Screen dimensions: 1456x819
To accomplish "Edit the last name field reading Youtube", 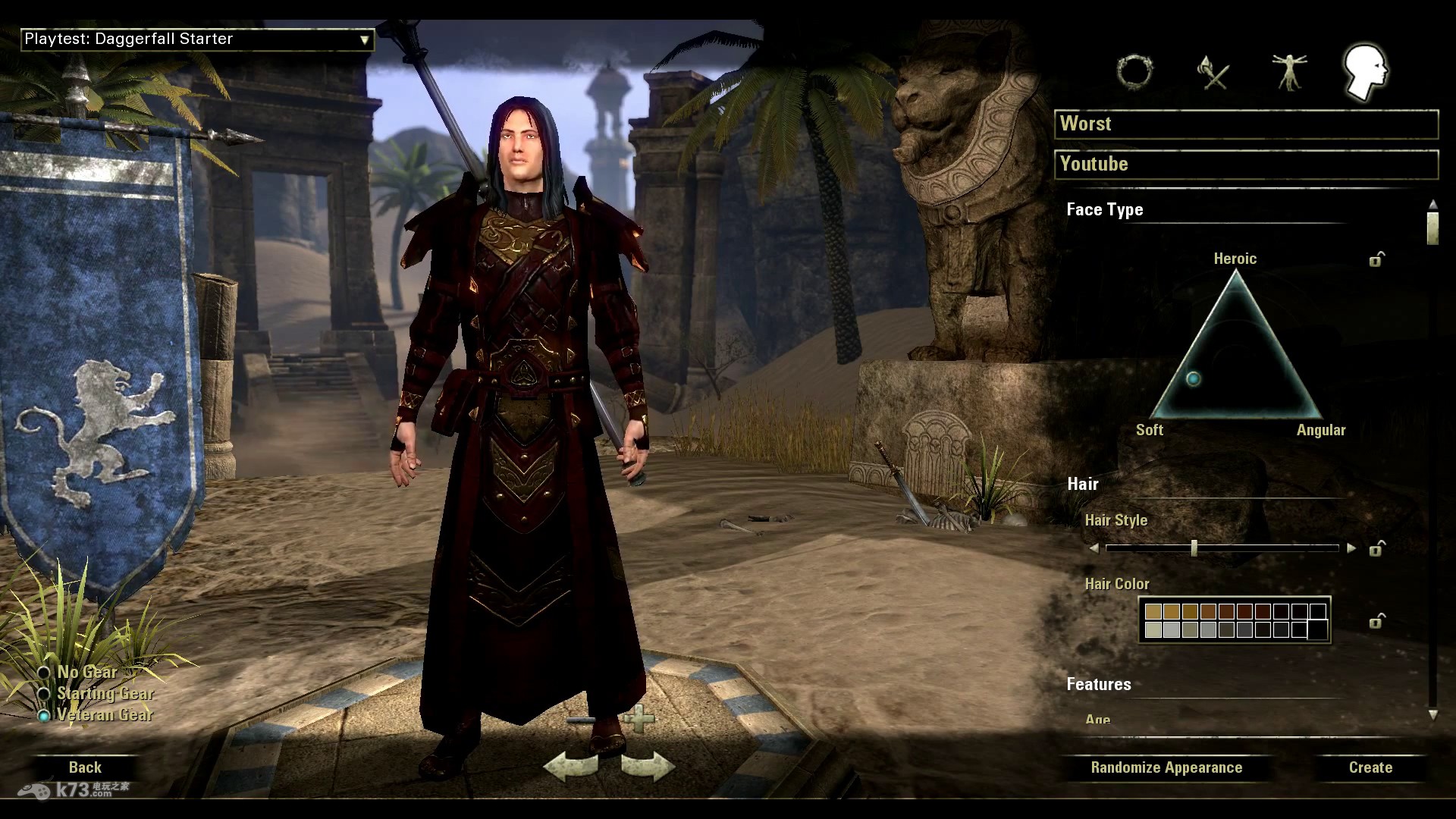I will 1246,165.
